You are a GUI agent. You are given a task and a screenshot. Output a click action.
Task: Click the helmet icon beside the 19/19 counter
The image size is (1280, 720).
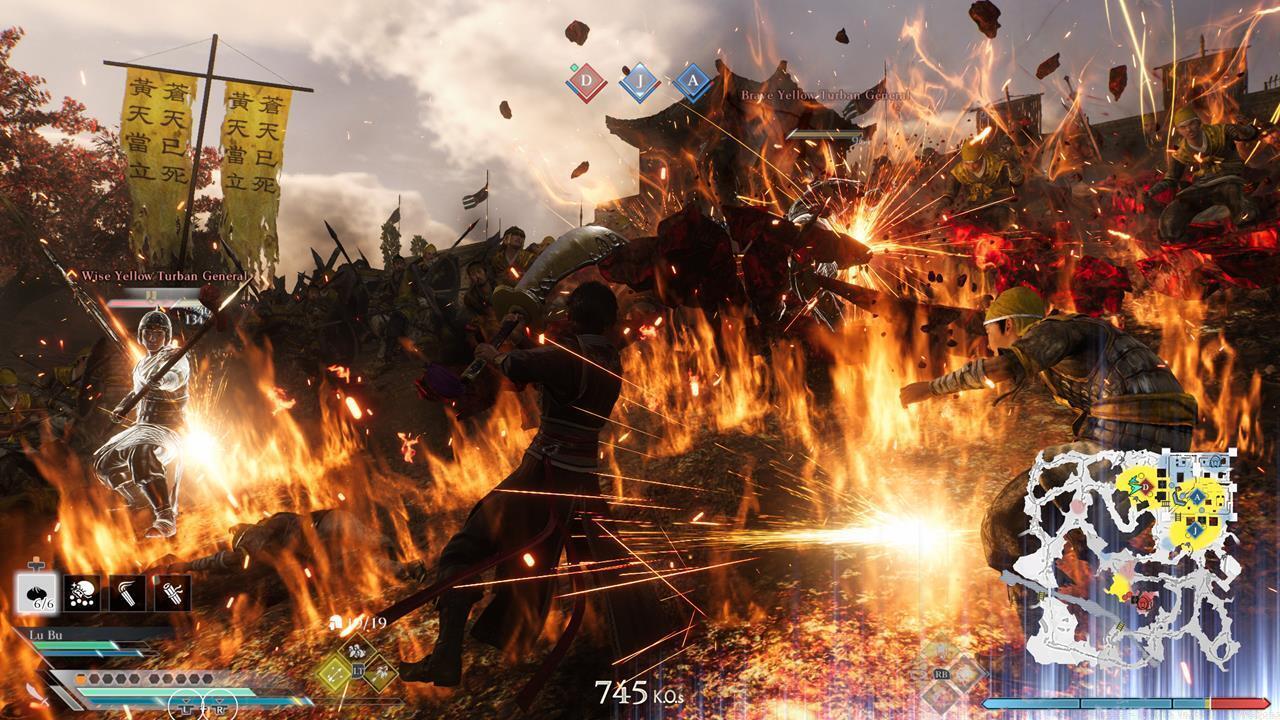pyautogui.click(x=337, y=622)
